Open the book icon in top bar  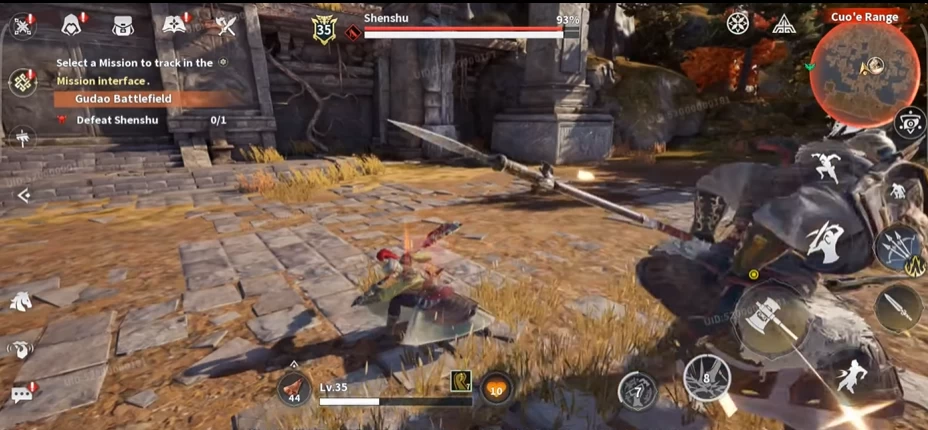[176, 24]
